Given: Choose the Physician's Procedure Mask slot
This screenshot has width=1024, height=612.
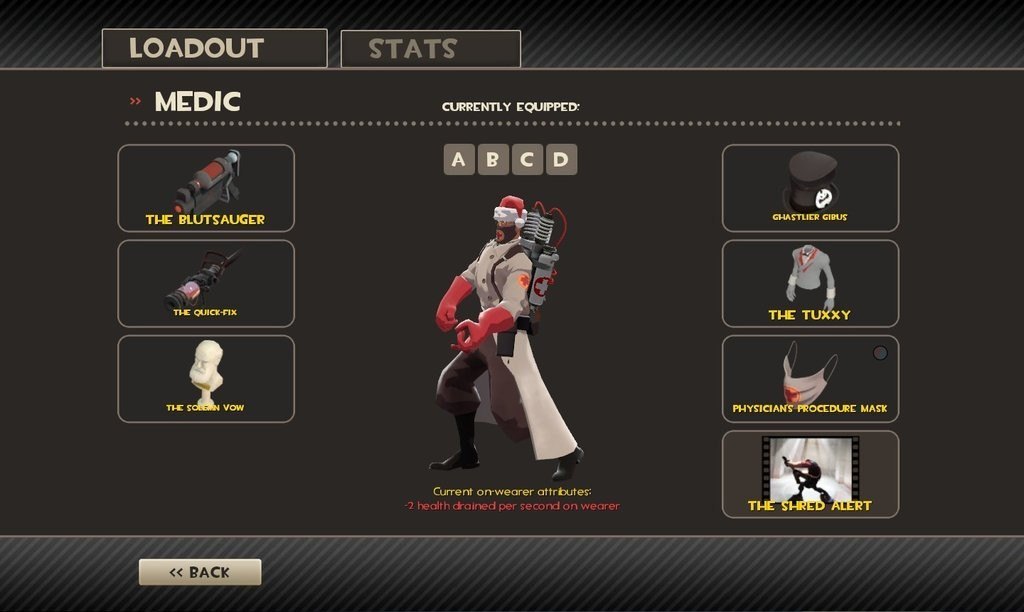Looking at the screenshot, I should (x=810, y=378).
